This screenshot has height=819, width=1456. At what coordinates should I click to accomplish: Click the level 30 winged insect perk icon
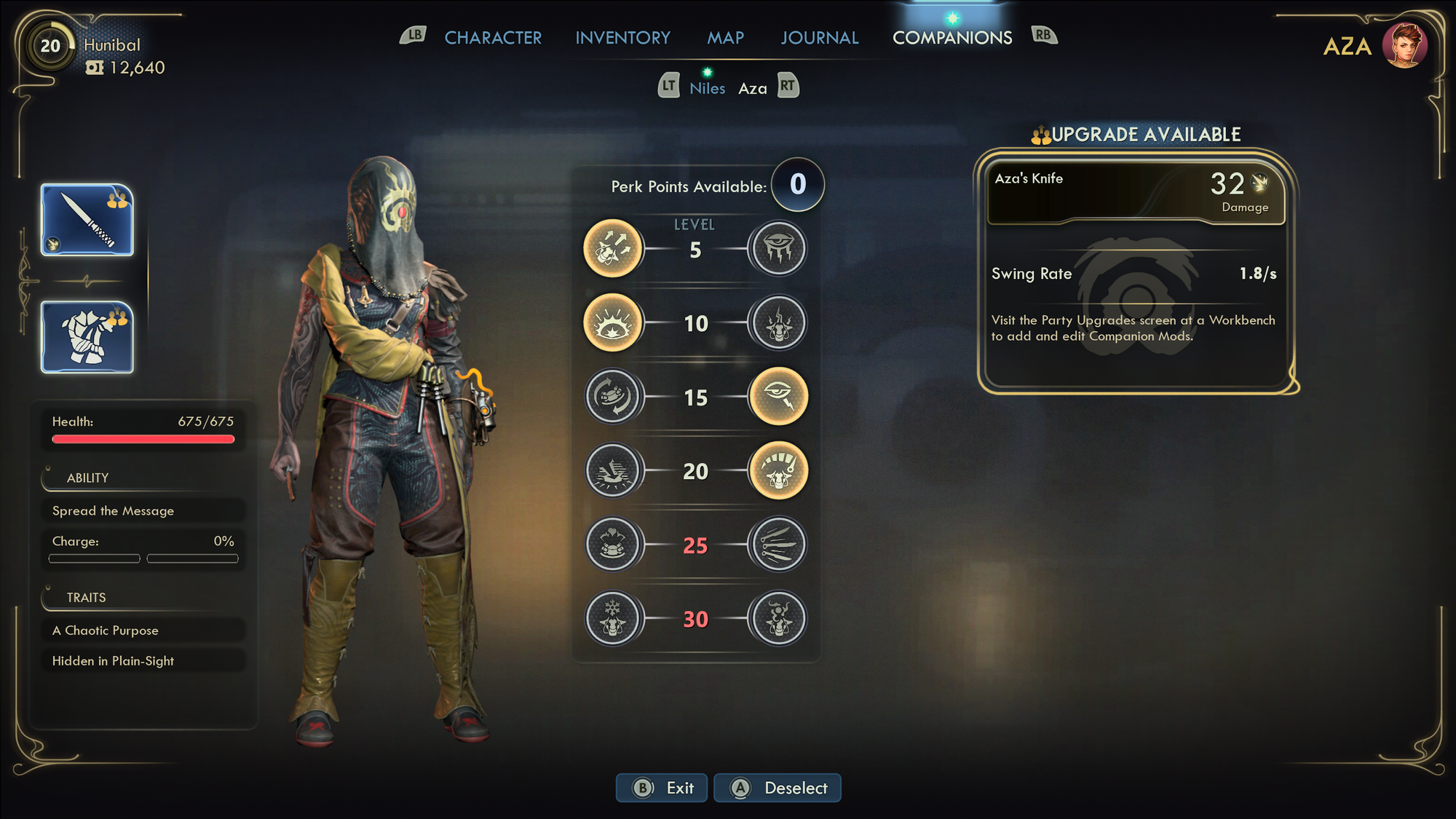pos(778,618)
